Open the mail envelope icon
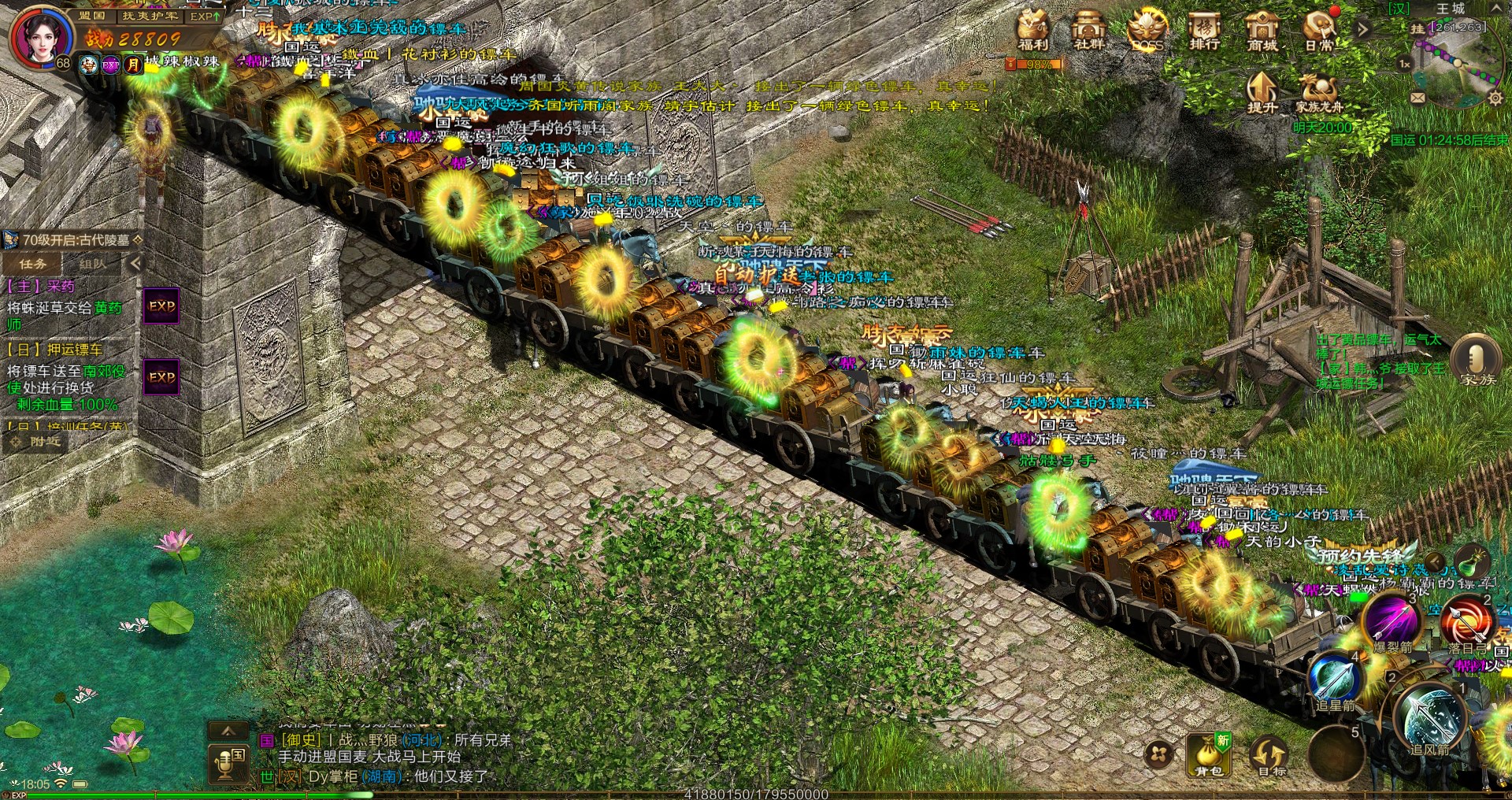 (1417, 98)
